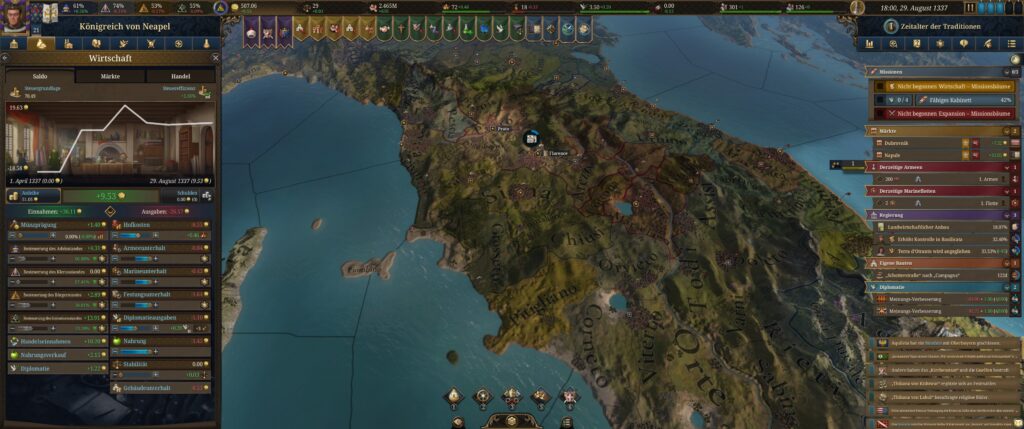Select the 'Nicht begonnen Wirtschaft' mission tree
1024x429 pixels.
(x=940, y=86)
